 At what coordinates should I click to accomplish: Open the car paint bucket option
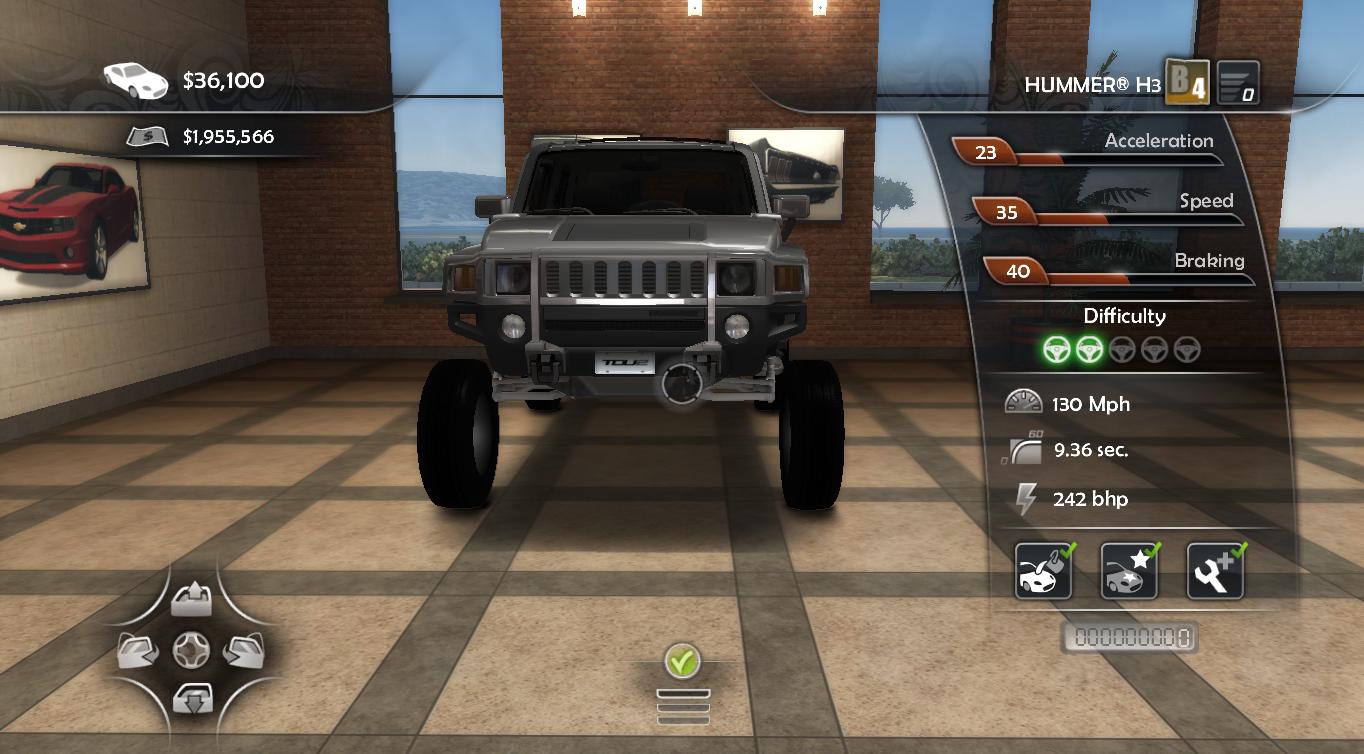pyautogui.click(x=1043, y=572)
